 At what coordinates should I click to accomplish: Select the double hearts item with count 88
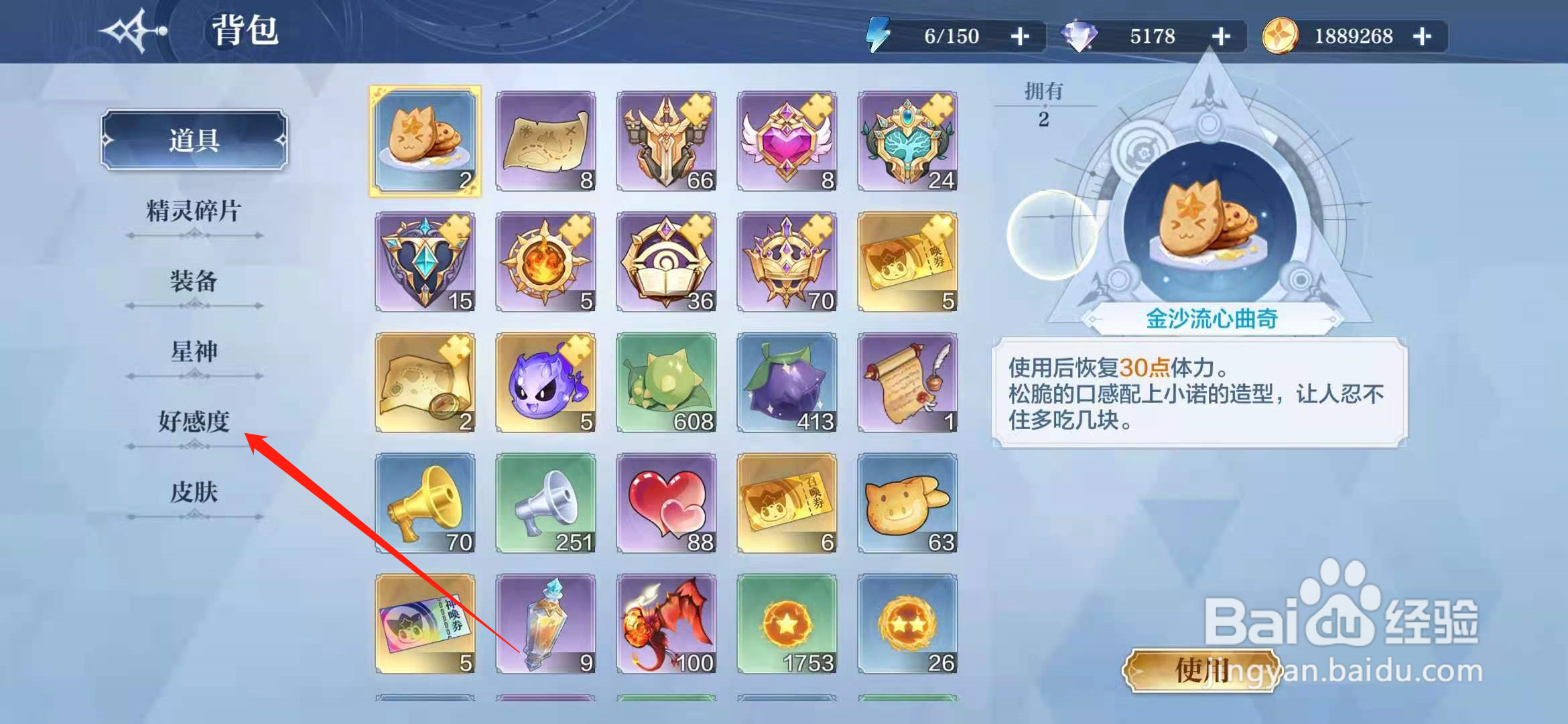coord(667,501)
